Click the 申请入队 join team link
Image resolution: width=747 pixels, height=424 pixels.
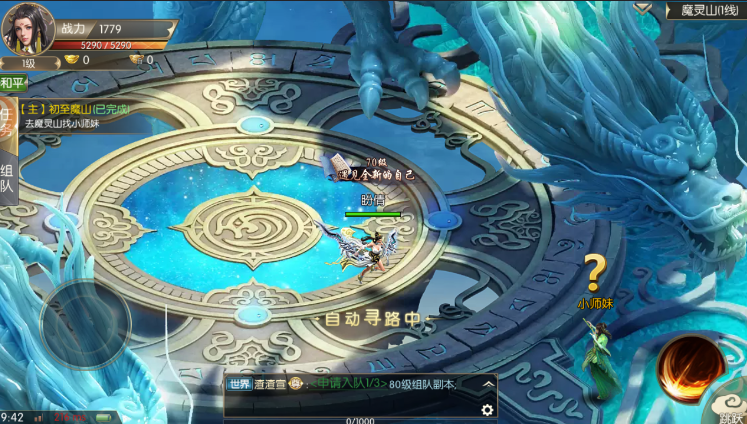[350, 384]
